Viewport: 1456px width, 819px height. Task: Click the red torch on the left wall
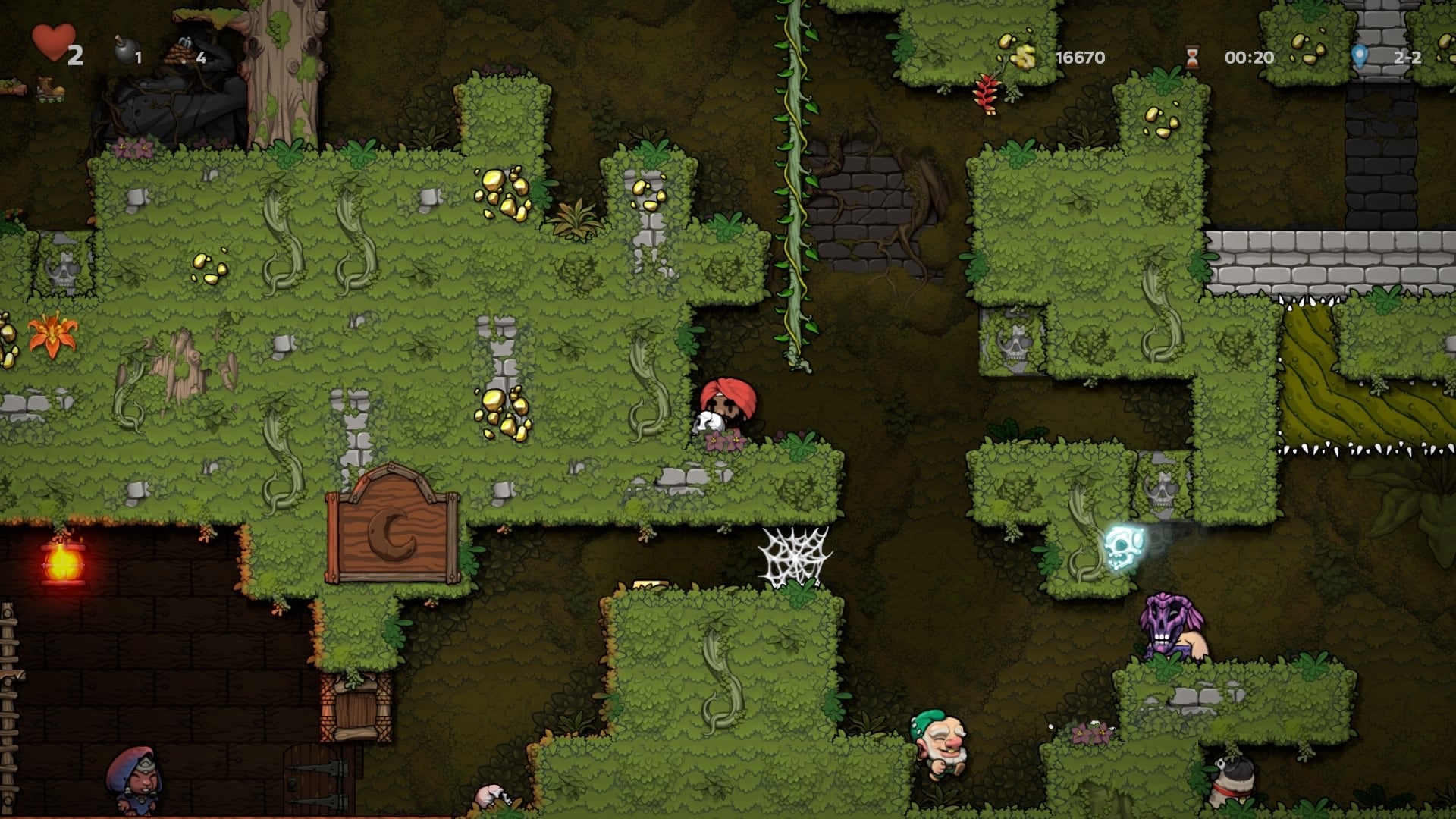pyautogui.click(x=64, y=565)
